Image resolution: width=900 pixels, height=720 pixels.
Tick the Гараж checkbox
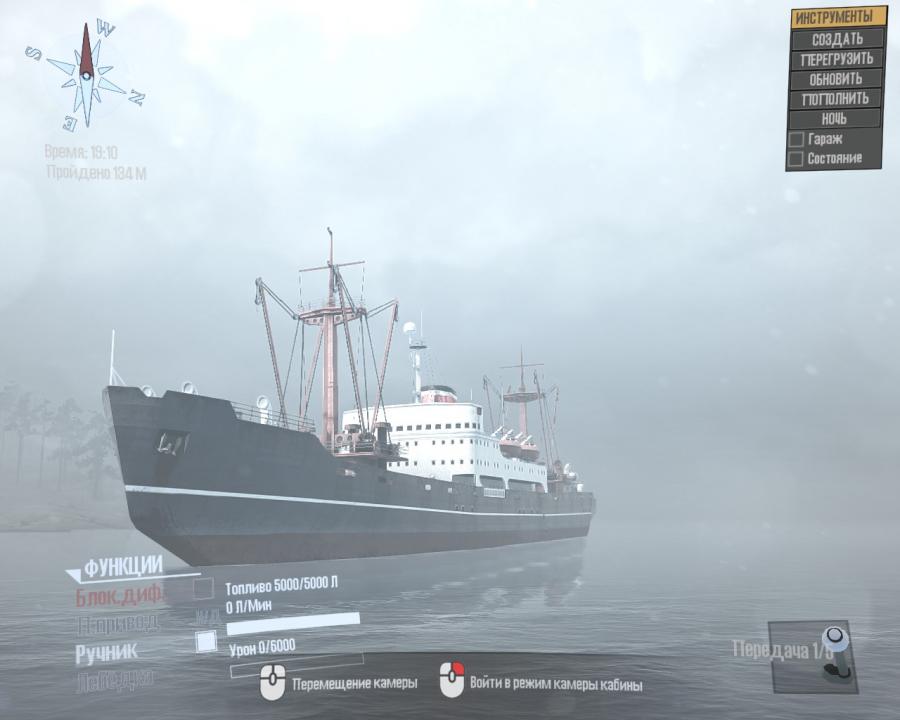click(796, 140)
